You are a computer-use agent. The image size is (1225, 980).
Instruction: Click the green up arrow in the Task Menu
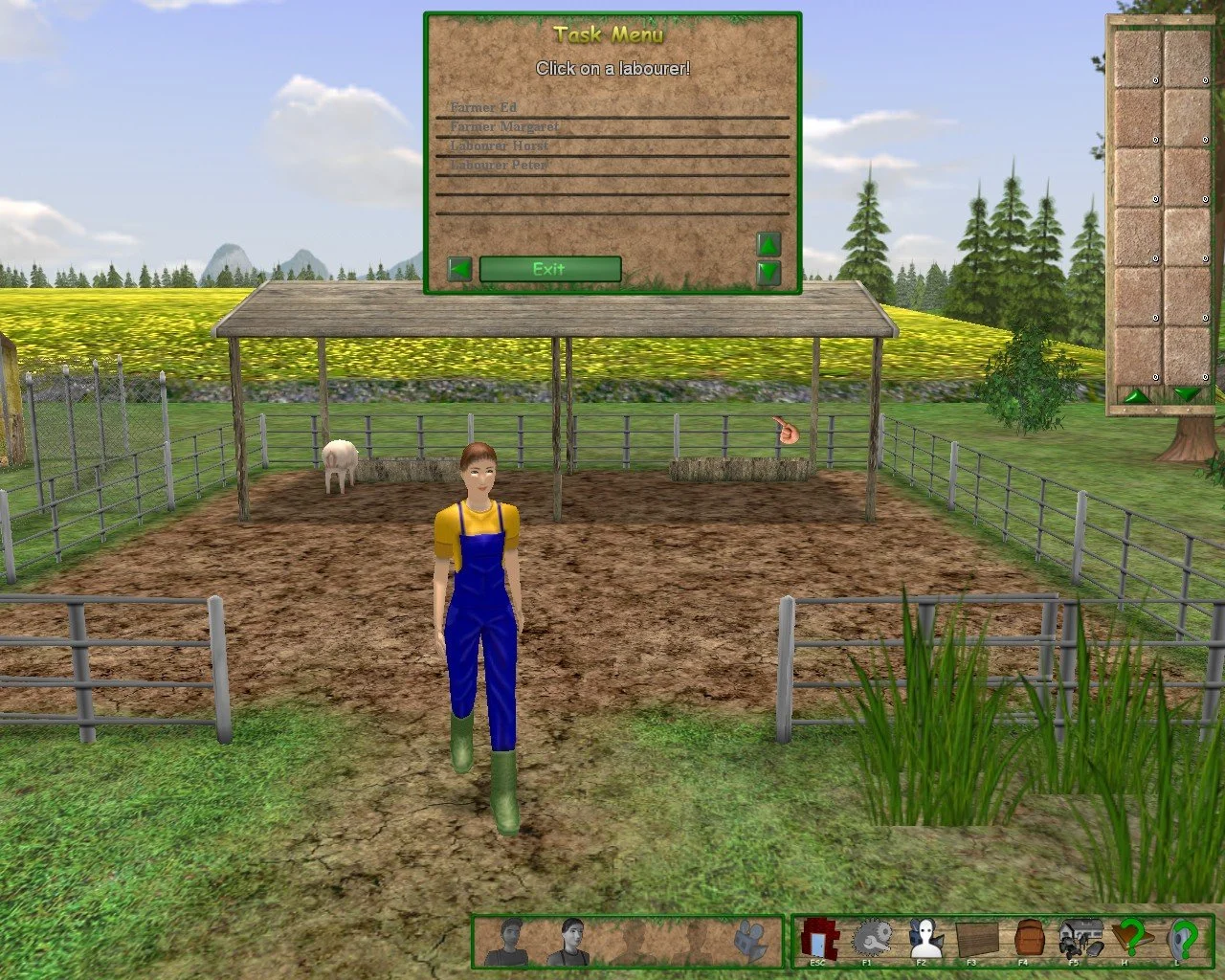(768, 244)
